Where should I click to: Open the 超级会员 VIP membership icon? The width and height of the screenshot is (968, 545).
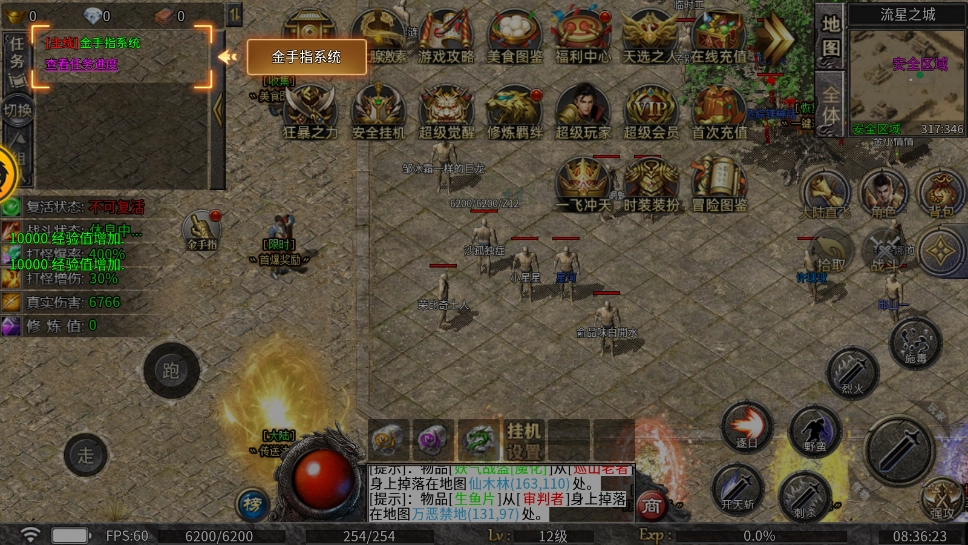(x=651, y=111)
